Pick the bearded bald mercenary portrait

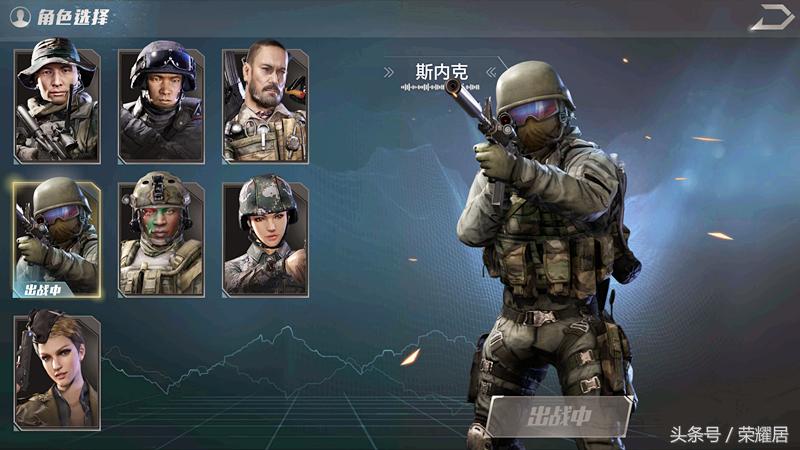click(265, 105)
